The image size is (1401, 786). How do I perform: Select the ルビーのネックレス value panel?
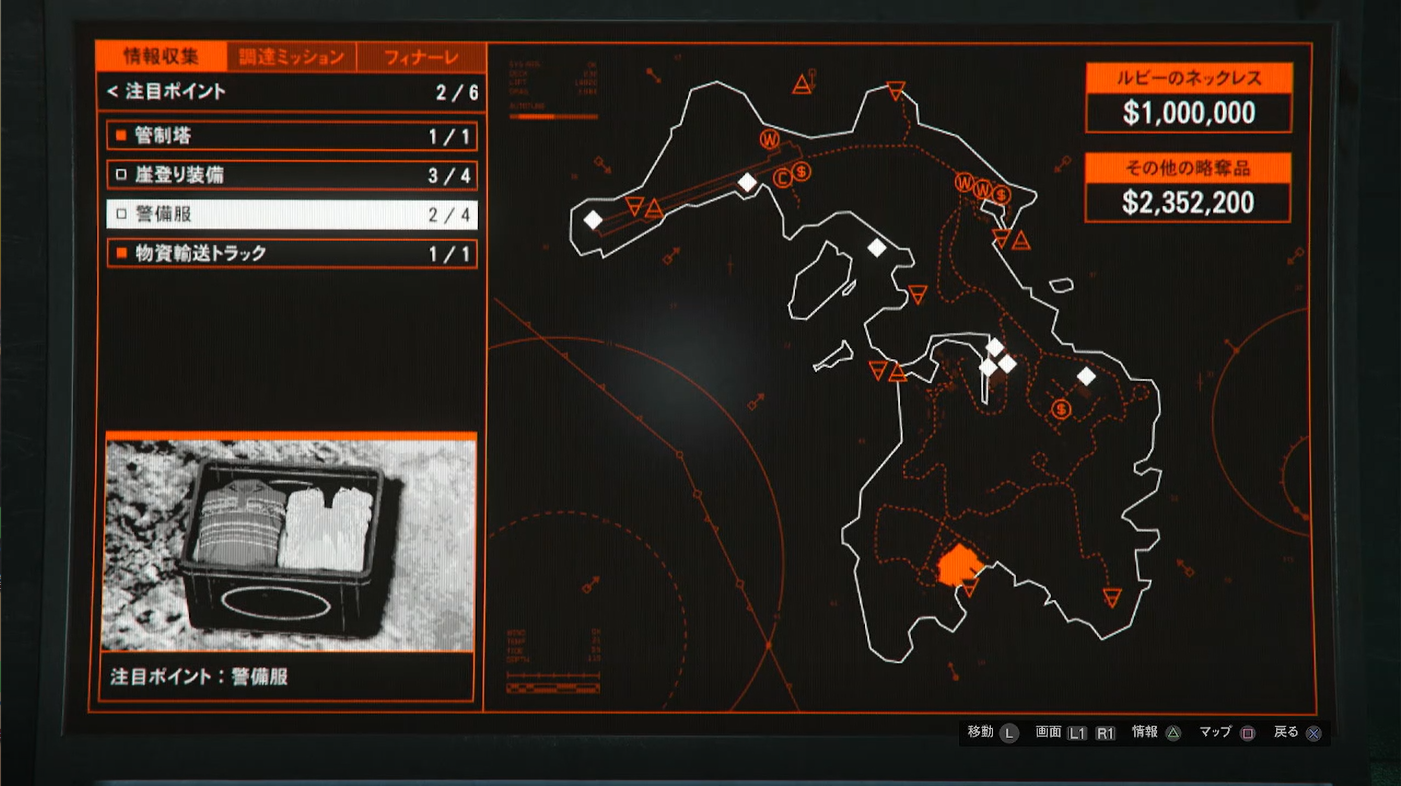pyautogui.click(x=1188, y=98)
